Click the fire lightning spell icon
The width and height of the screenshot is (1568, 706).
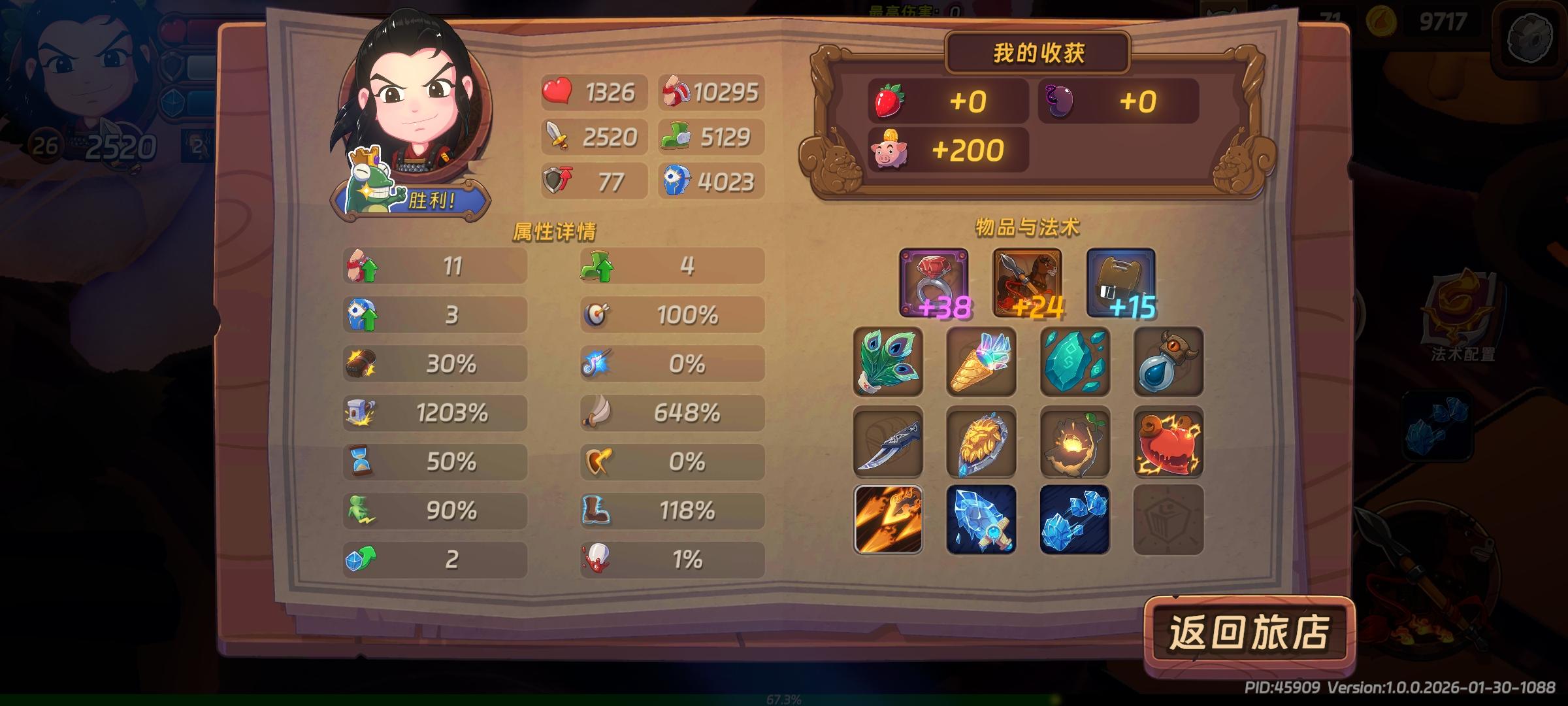click(x=887, y=523)
